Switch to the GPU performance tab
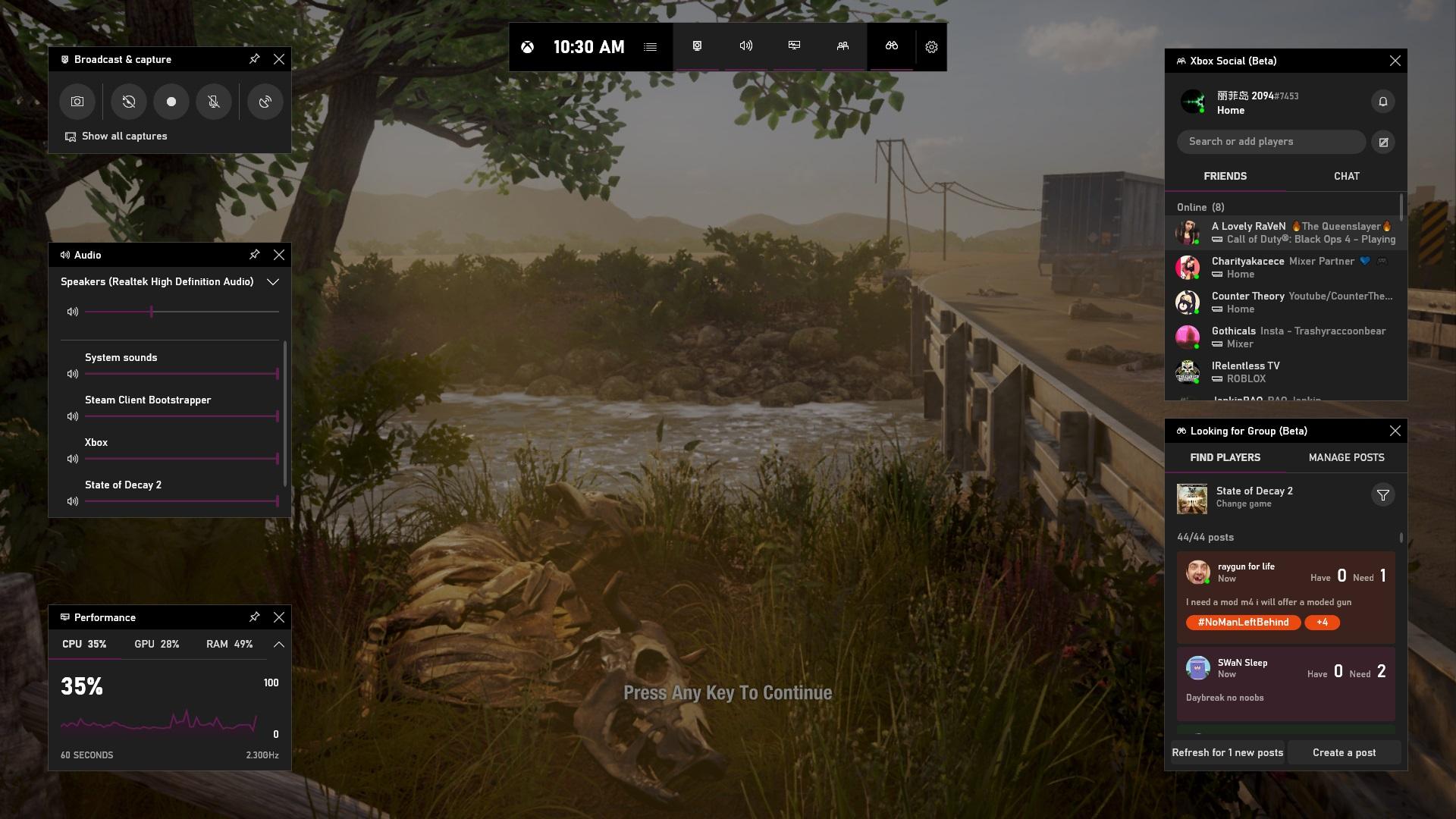 pyautogui.click(x=156, y=644)
